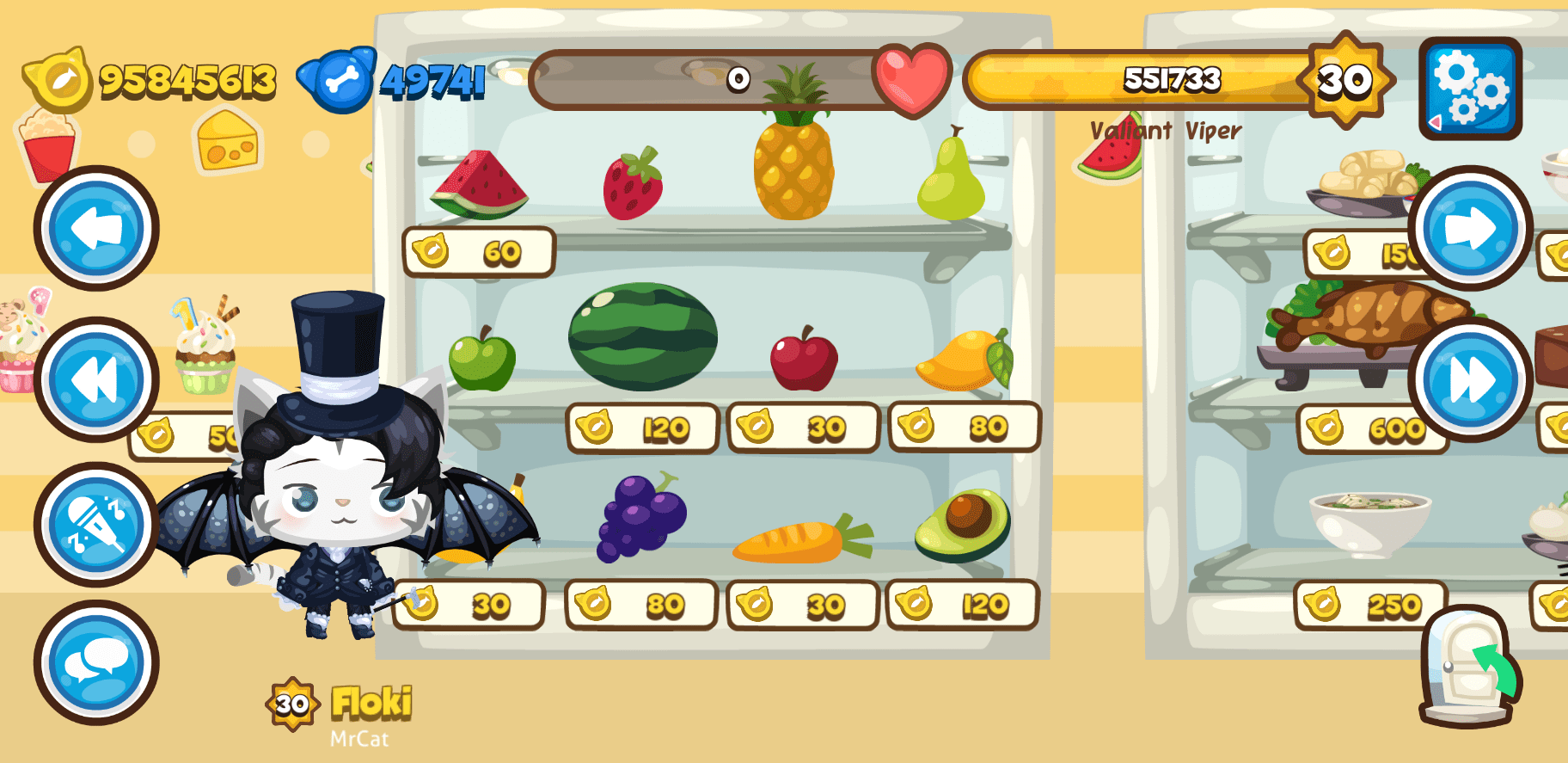The height and width of the screenshot is (763, 1568).
Task: Click the blue bone currency icon
Action: point(338,82)
